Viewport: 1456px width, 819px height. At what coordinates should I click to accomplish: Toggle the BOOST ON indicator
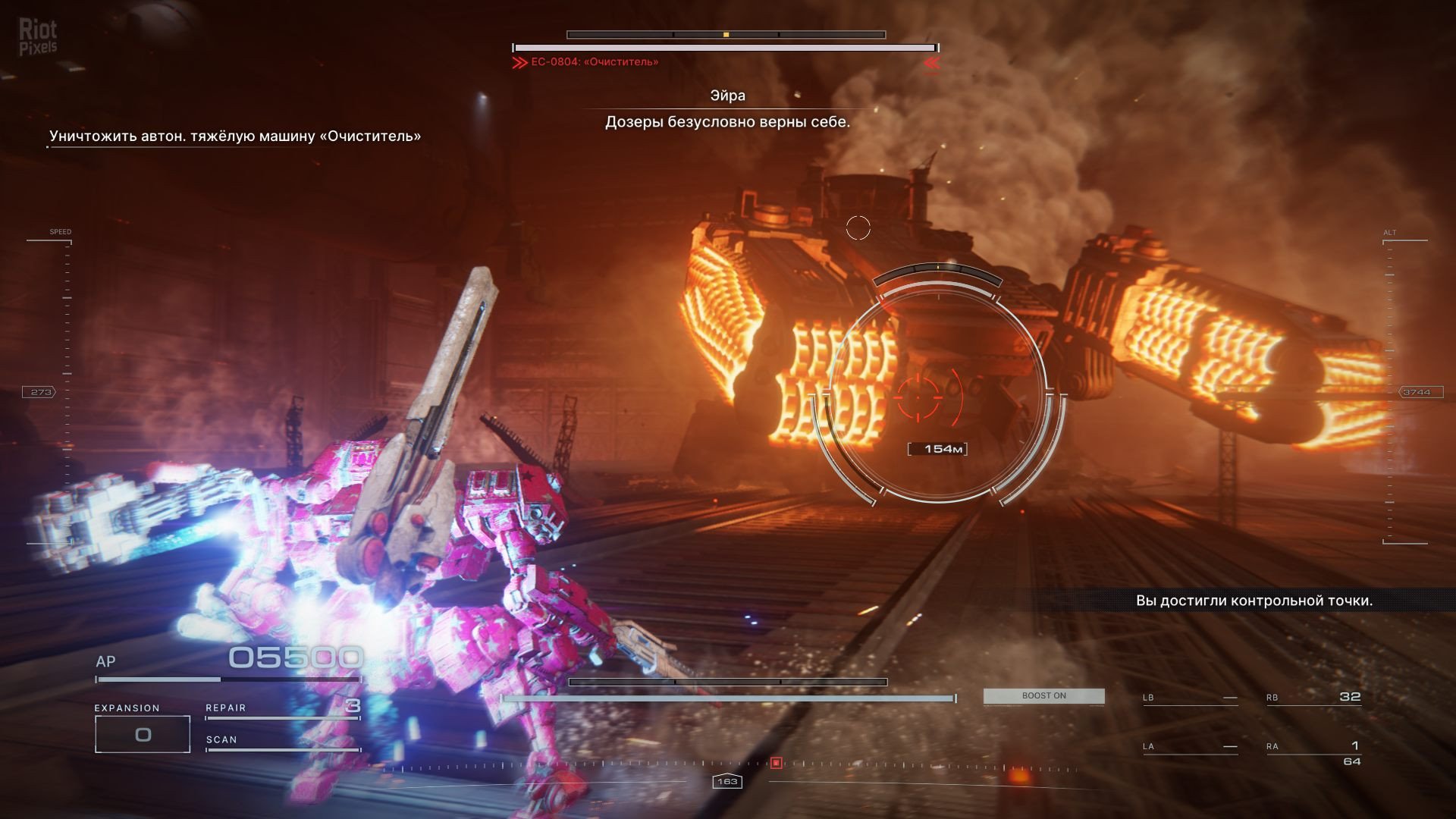(1043, 696)
